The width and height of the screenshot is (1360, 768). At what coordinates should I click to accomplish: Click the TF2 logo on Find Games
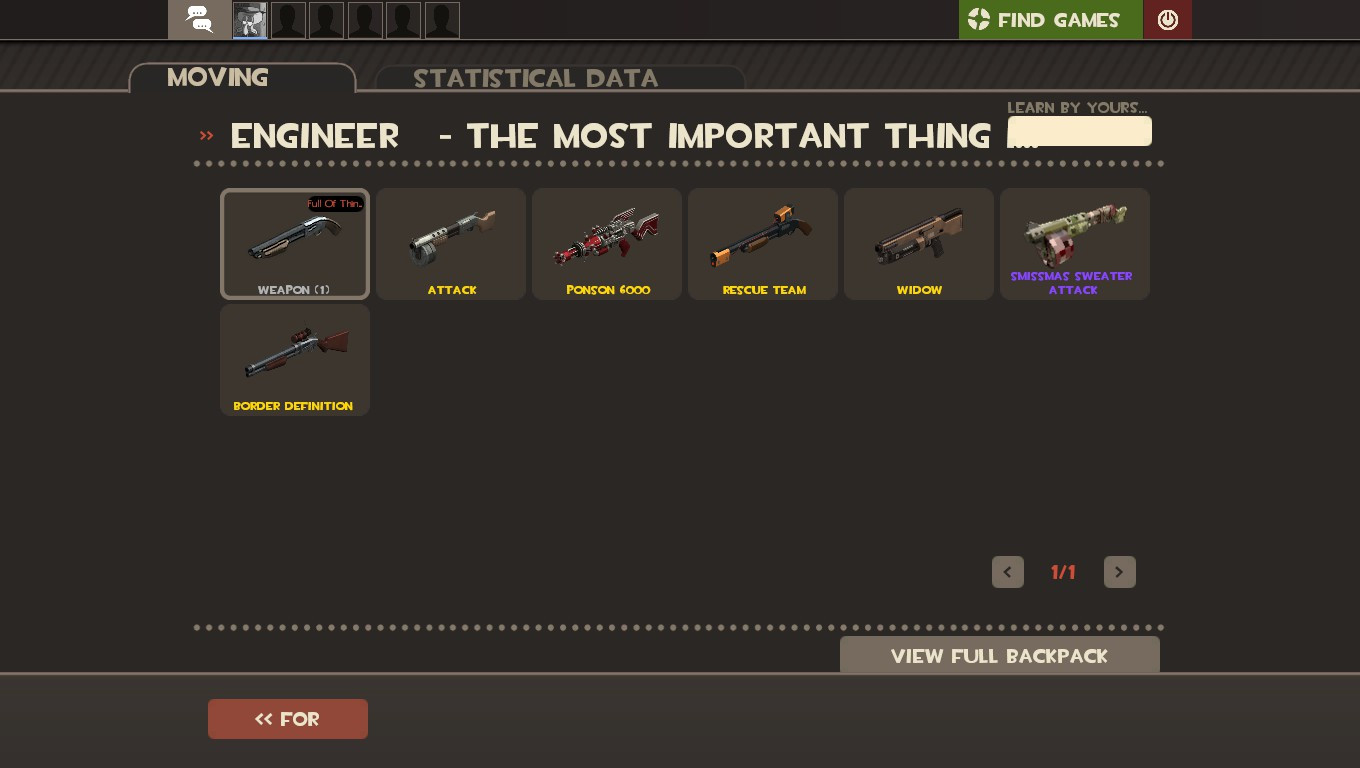coord(978,19)
